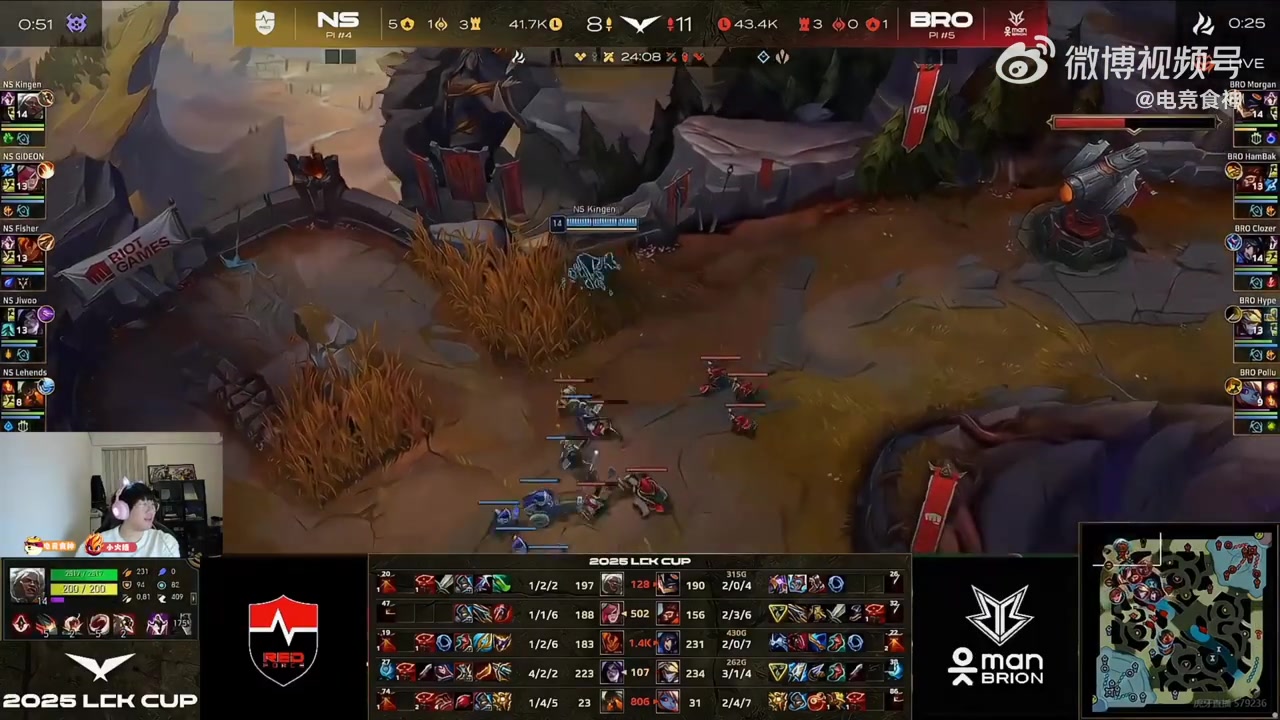Click BRO Clozer's champion portrait
Image resolution: width=1280 pixels, height=720 pixels.
point(1252,250)
